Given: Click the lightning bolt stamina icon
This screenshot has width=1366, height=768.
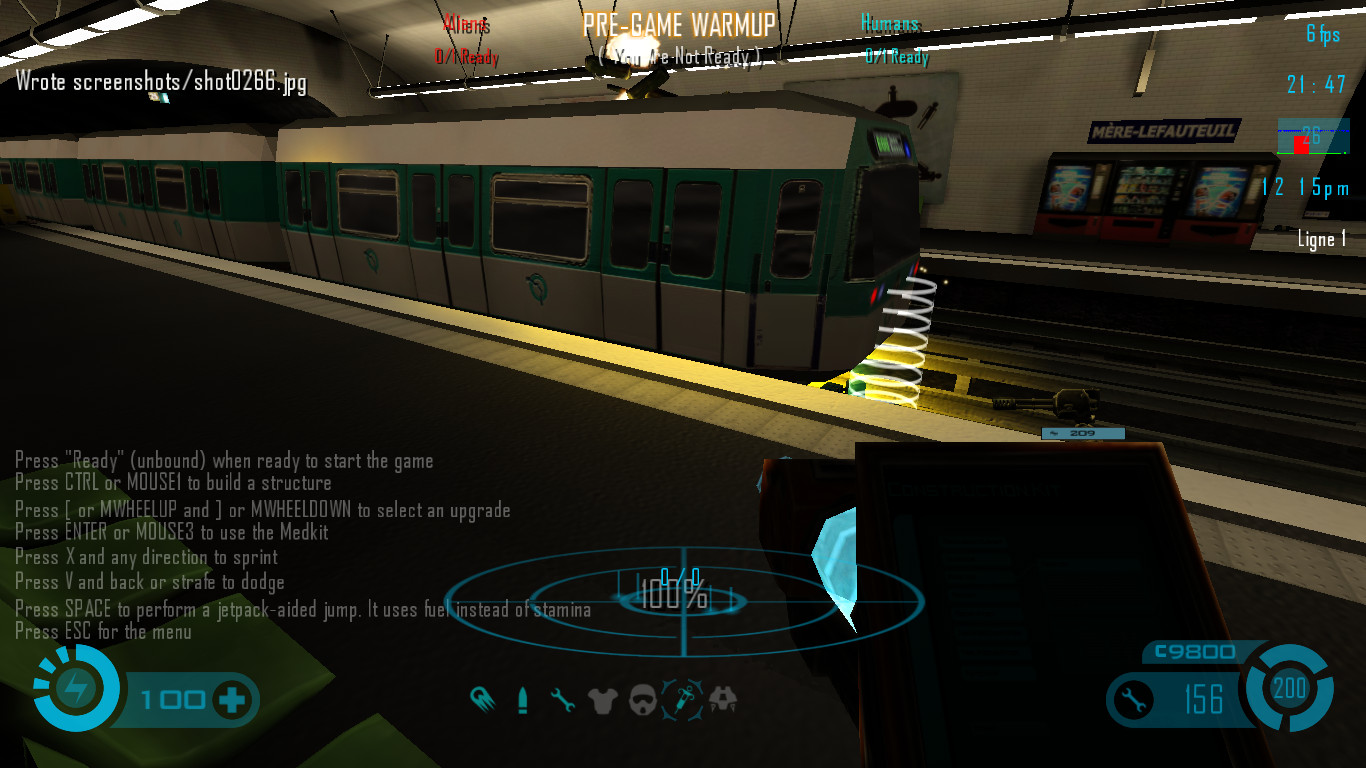Looking at the screenshot, I should (76, 687).
